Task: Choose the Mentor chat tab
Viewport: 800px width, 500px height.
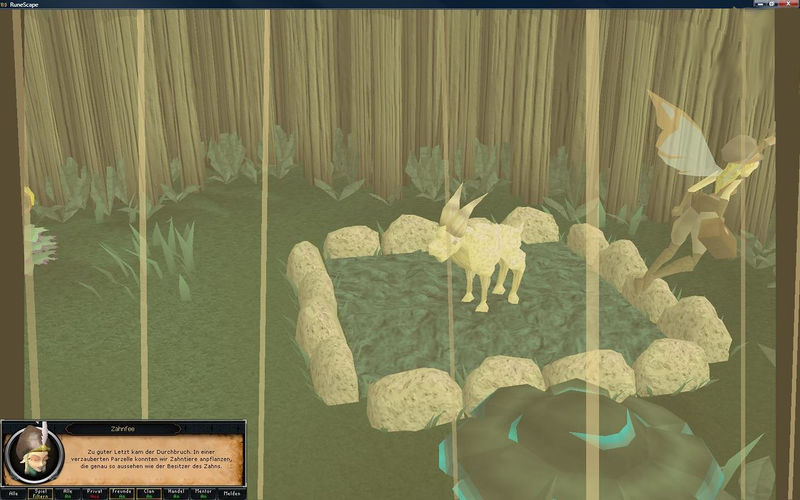Action: [x=204, y=492]
